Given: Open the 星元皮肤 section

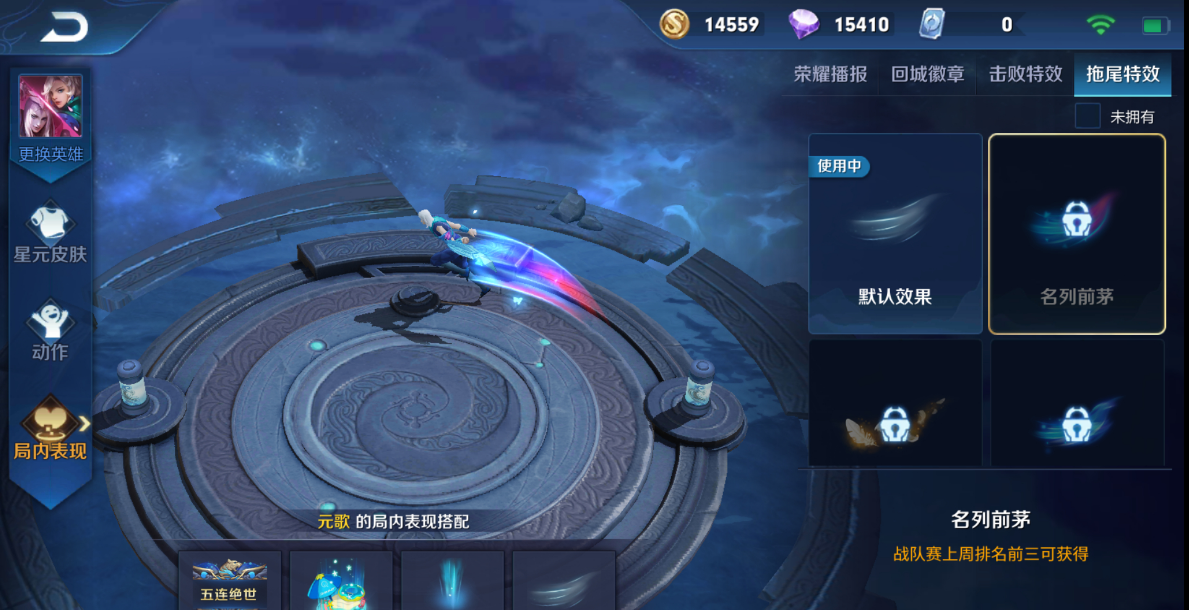Looking at the screenshot, I should tap(50, 232).
